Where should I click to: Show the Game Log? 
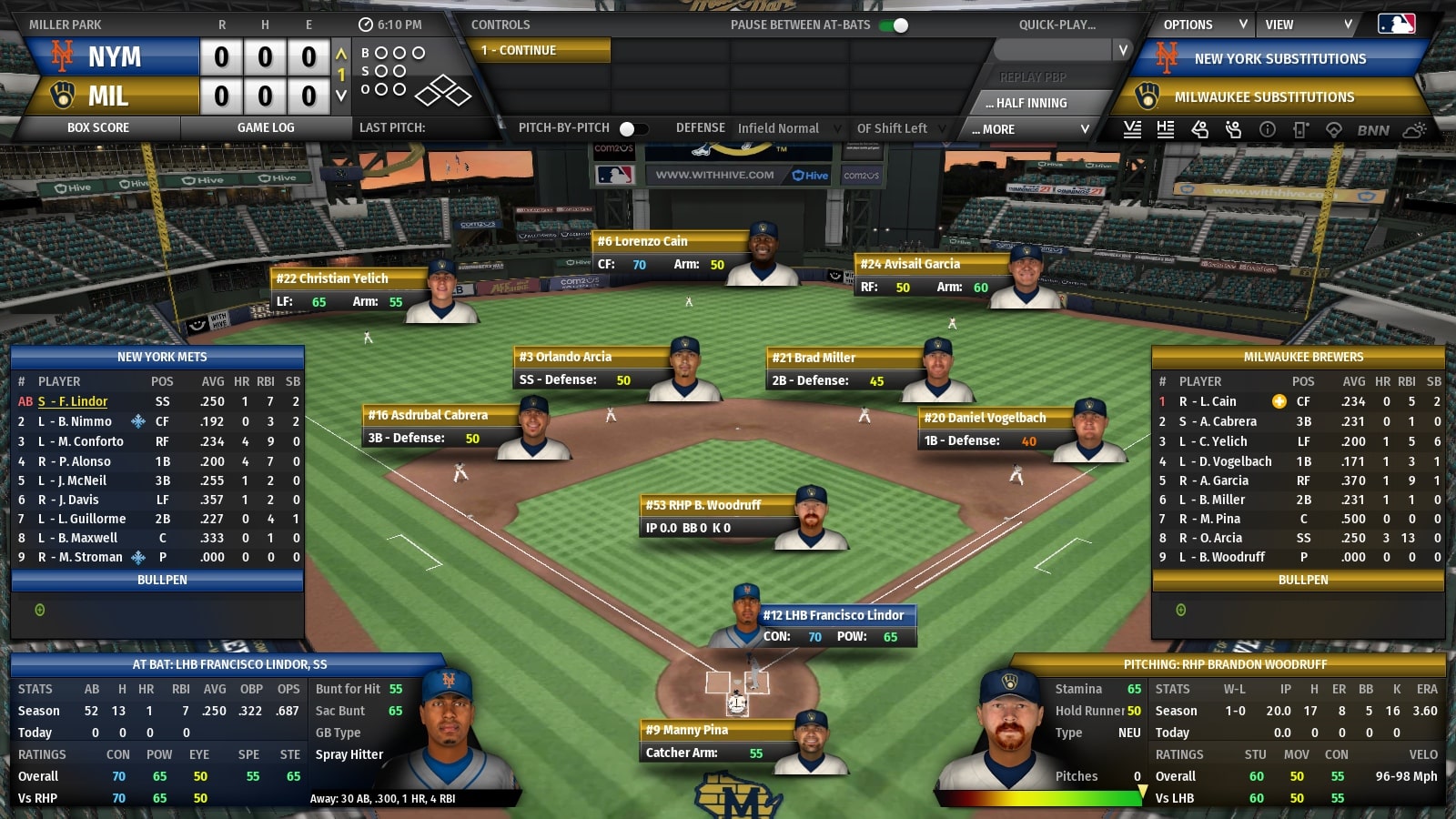(266, 128)
